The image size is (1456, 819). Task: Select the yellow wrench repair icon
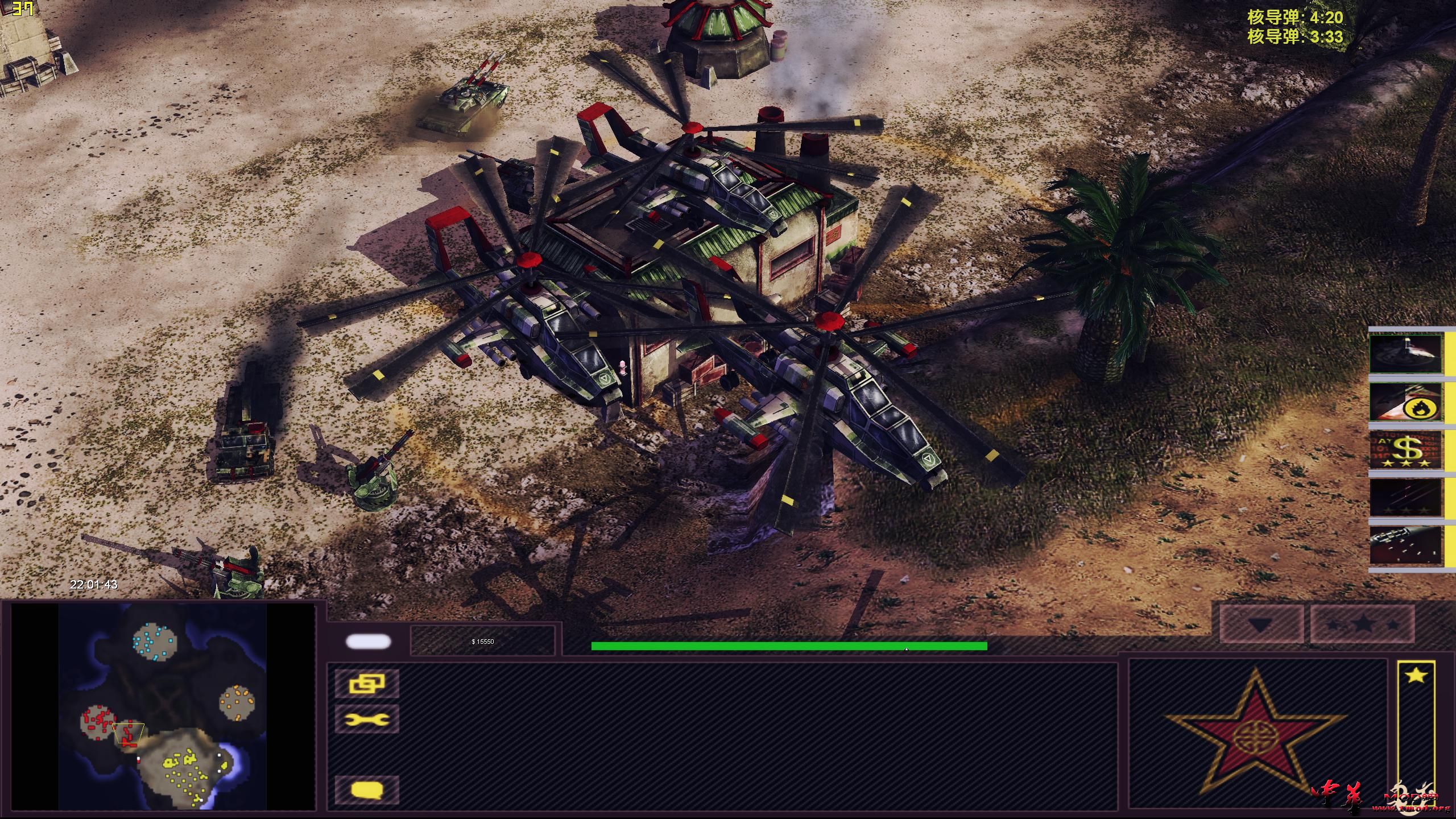(367, 719)
